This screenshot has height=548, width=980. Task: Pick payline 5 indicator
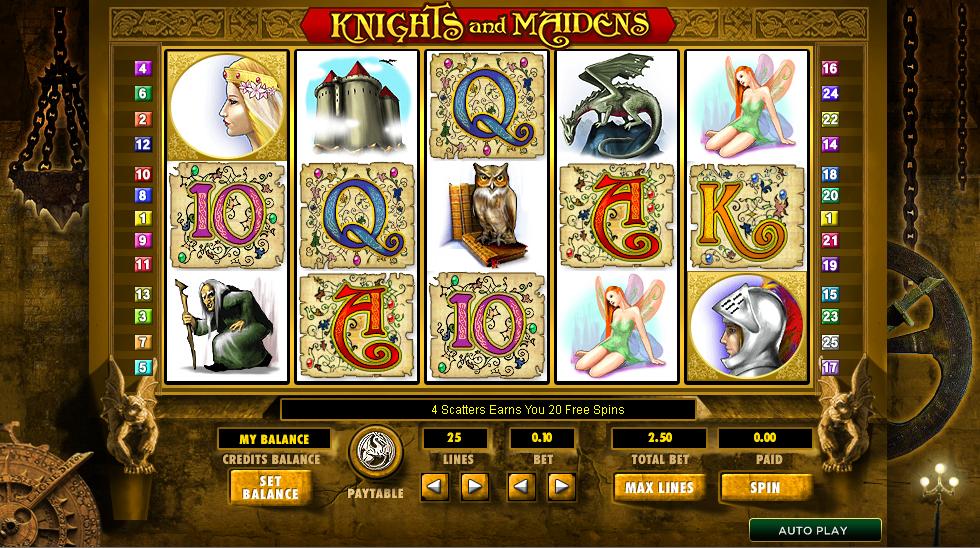143,367
